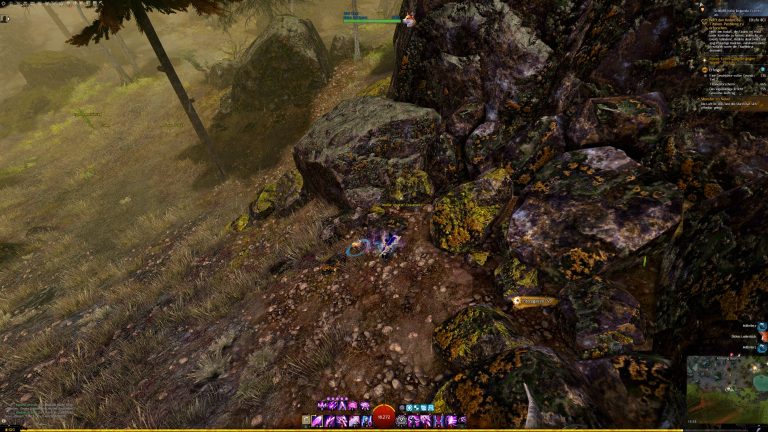Open the minimap in the corner
Image resolution: width=768 pixels, height=432 pixels.
coord(726,389)
